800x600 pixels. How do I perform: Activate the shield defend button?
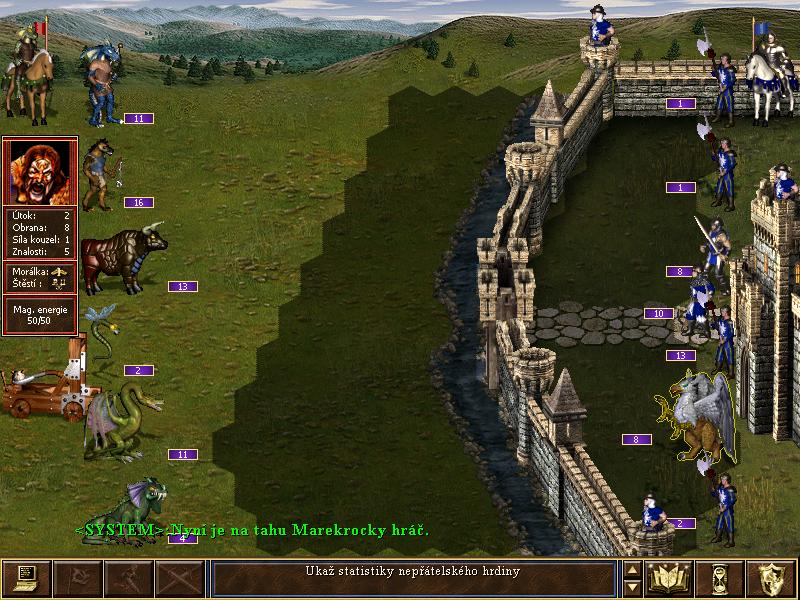771,578
